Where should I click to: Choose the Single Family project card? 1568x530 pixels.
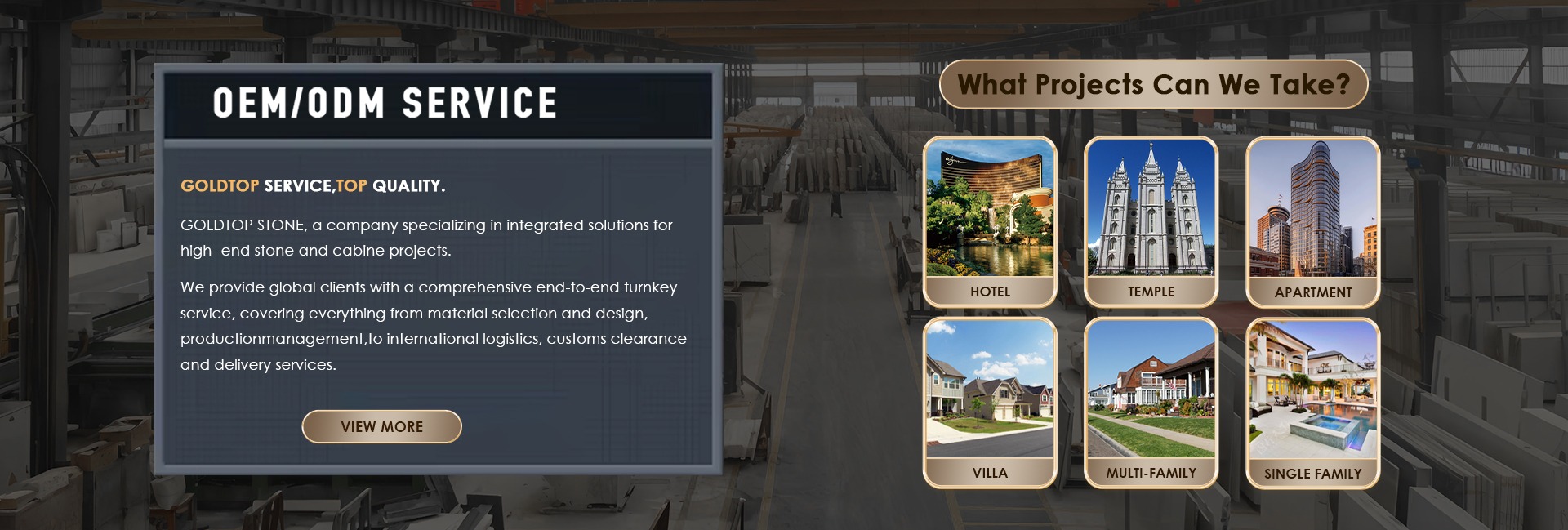tap(1312, 403)
